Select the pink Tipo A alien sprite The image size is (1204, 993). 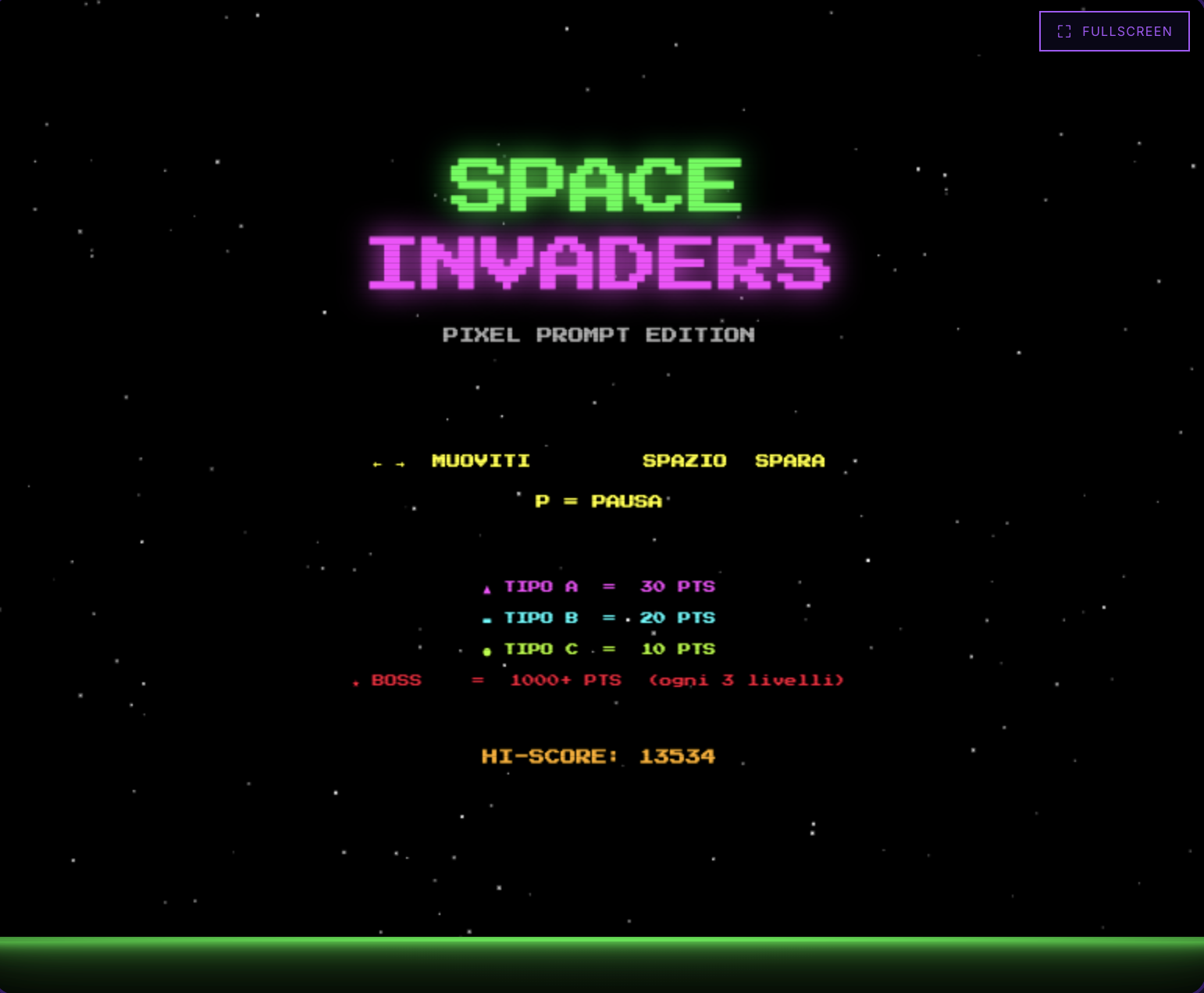click(488, 589)
